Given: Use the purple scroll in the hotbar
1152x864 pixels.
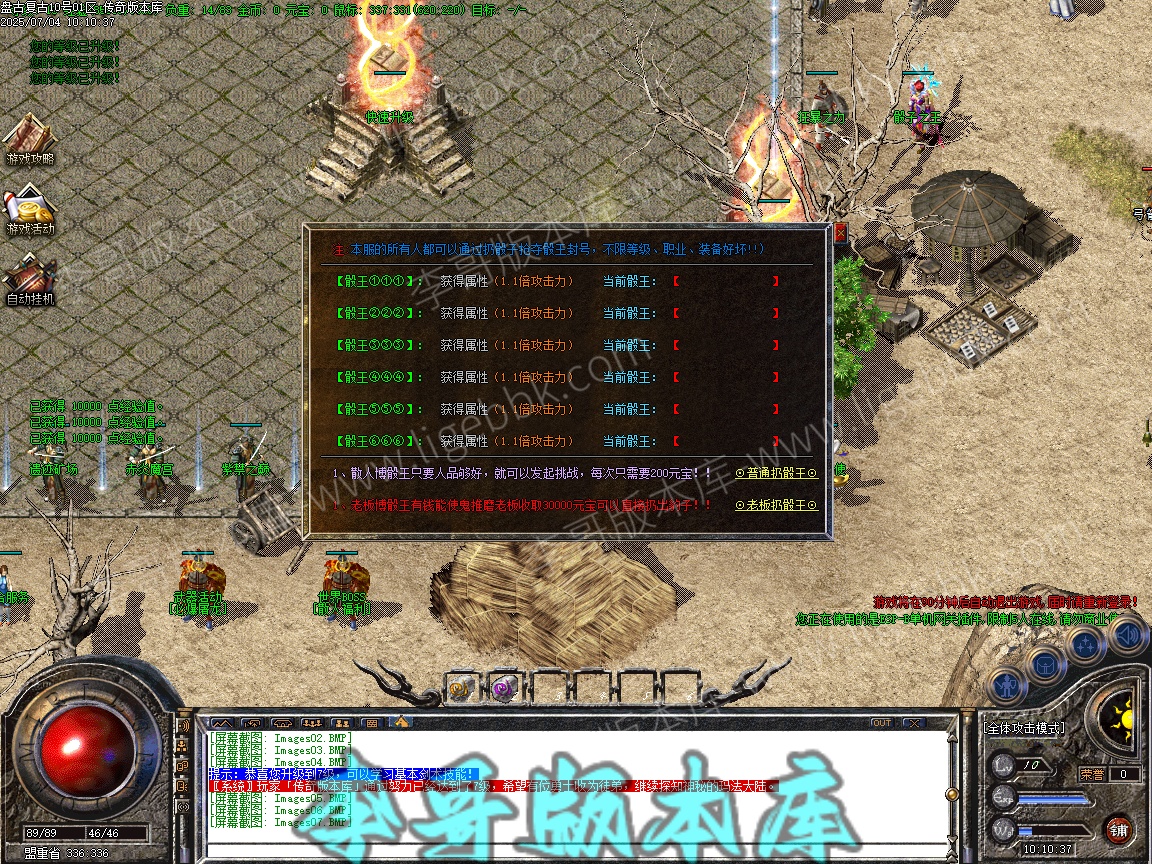Looking at the screenshot, I should pos(504,688).
